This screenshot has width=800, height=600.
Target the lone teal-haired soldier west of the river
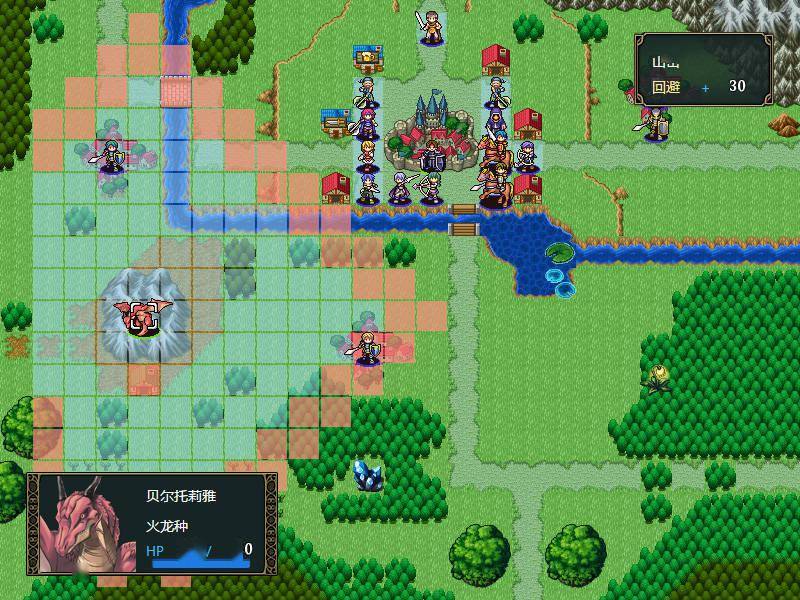(x=111, y=156)
